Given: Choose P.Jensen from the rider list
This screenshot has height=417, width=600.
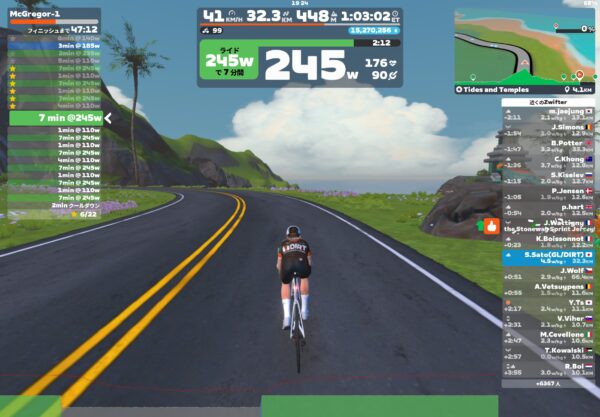Looking at the screenshot, I should tap(549, 195).
